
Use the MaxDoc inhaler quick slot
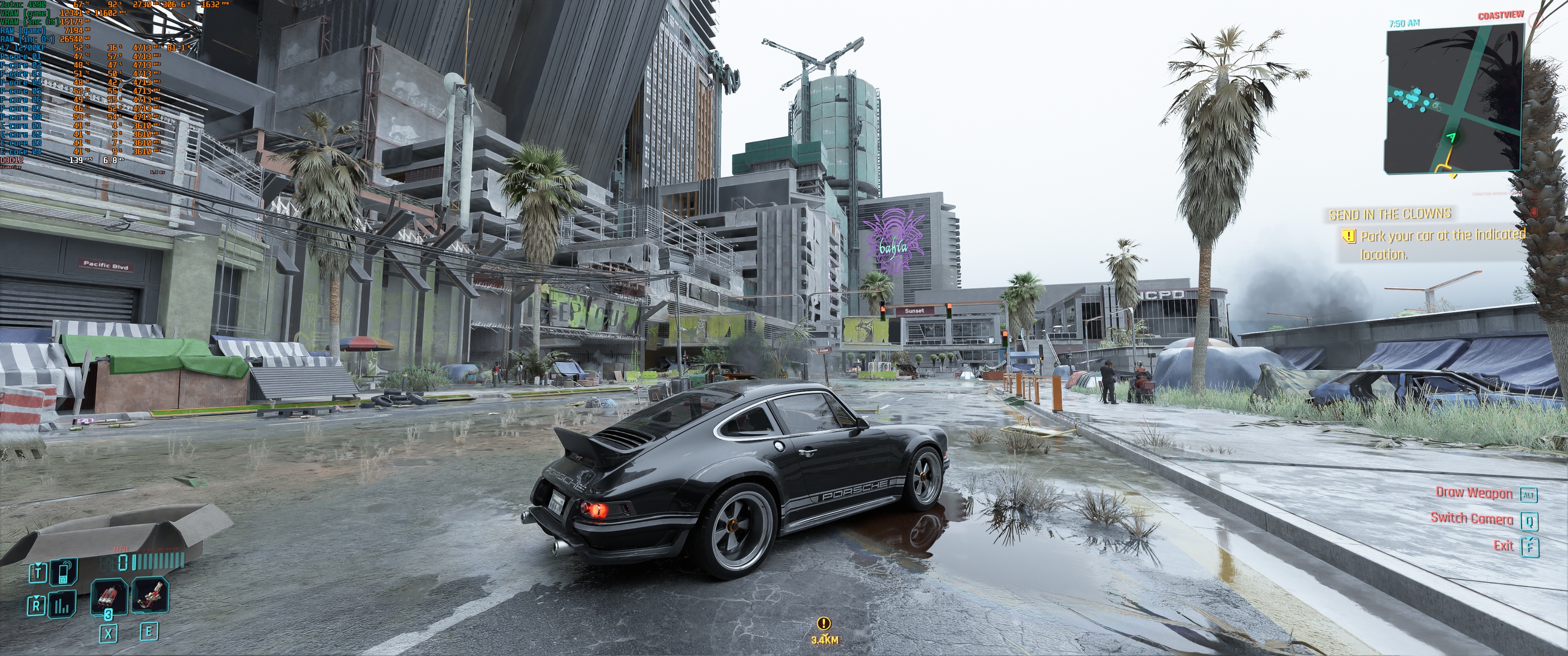[x=109, y=596]
